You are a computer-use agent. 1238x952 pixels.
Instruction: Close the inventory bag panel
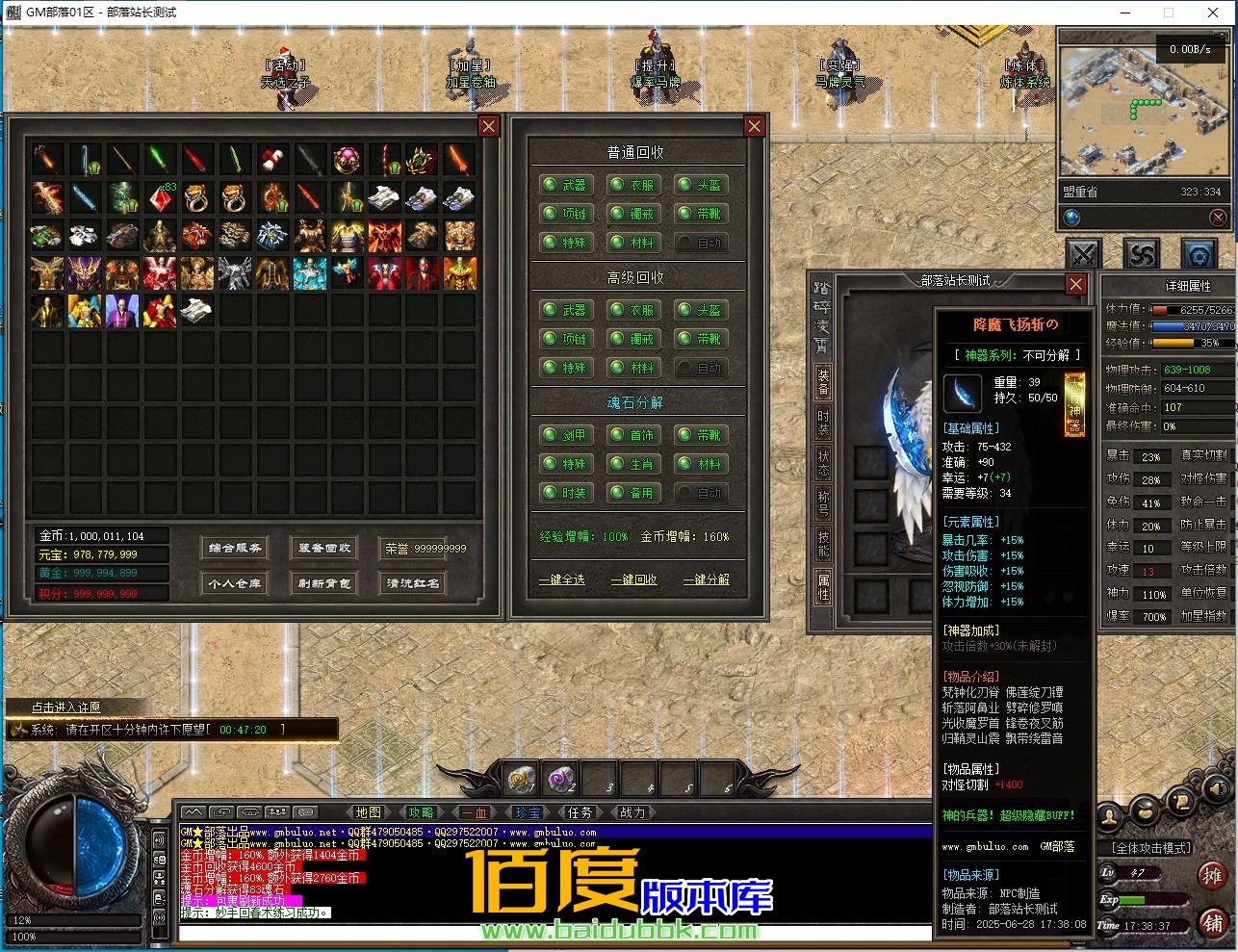point(489,126)
